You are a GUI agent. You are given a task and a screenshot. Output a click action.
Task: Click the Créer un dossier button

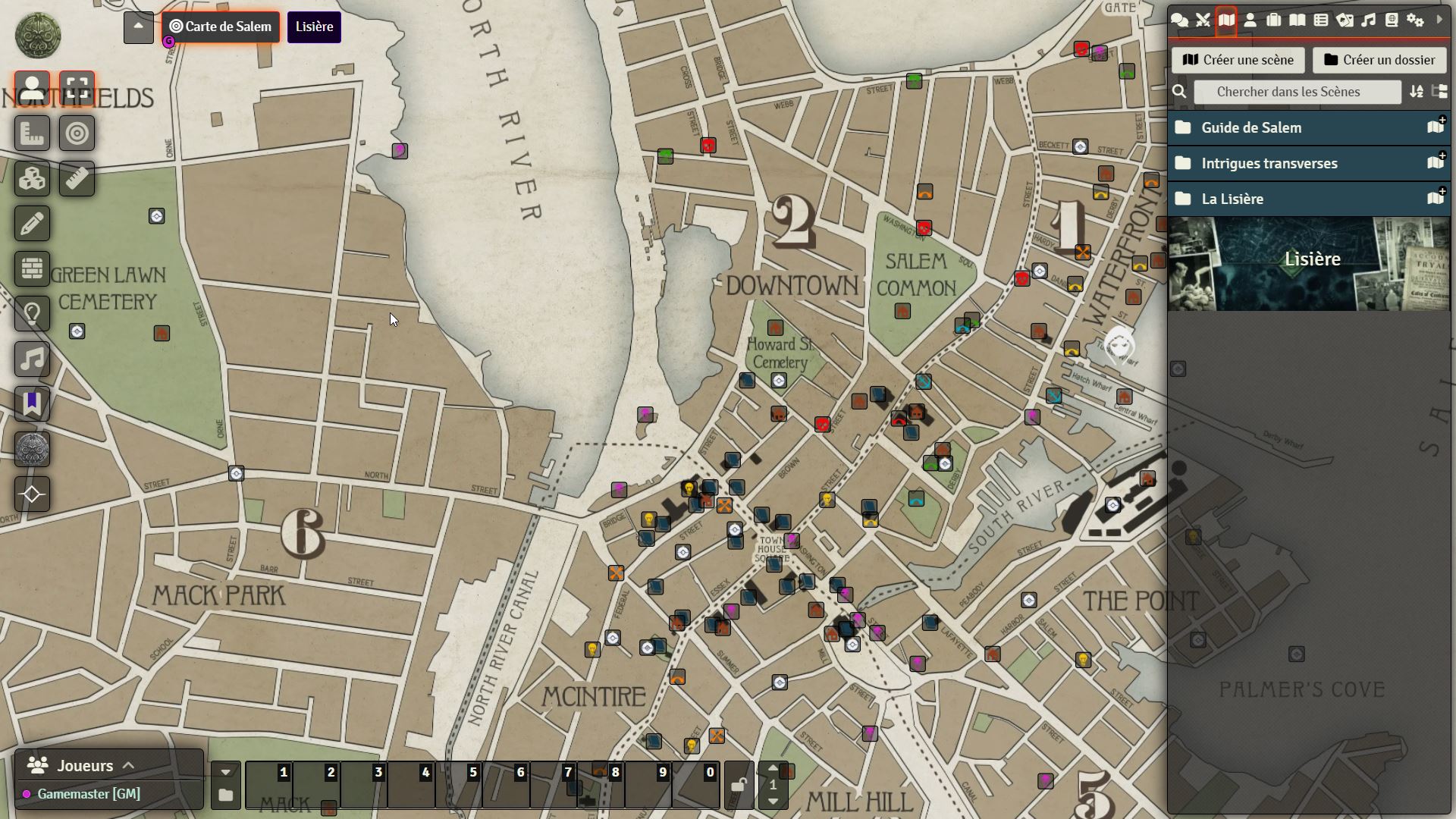pos(1379,60)
